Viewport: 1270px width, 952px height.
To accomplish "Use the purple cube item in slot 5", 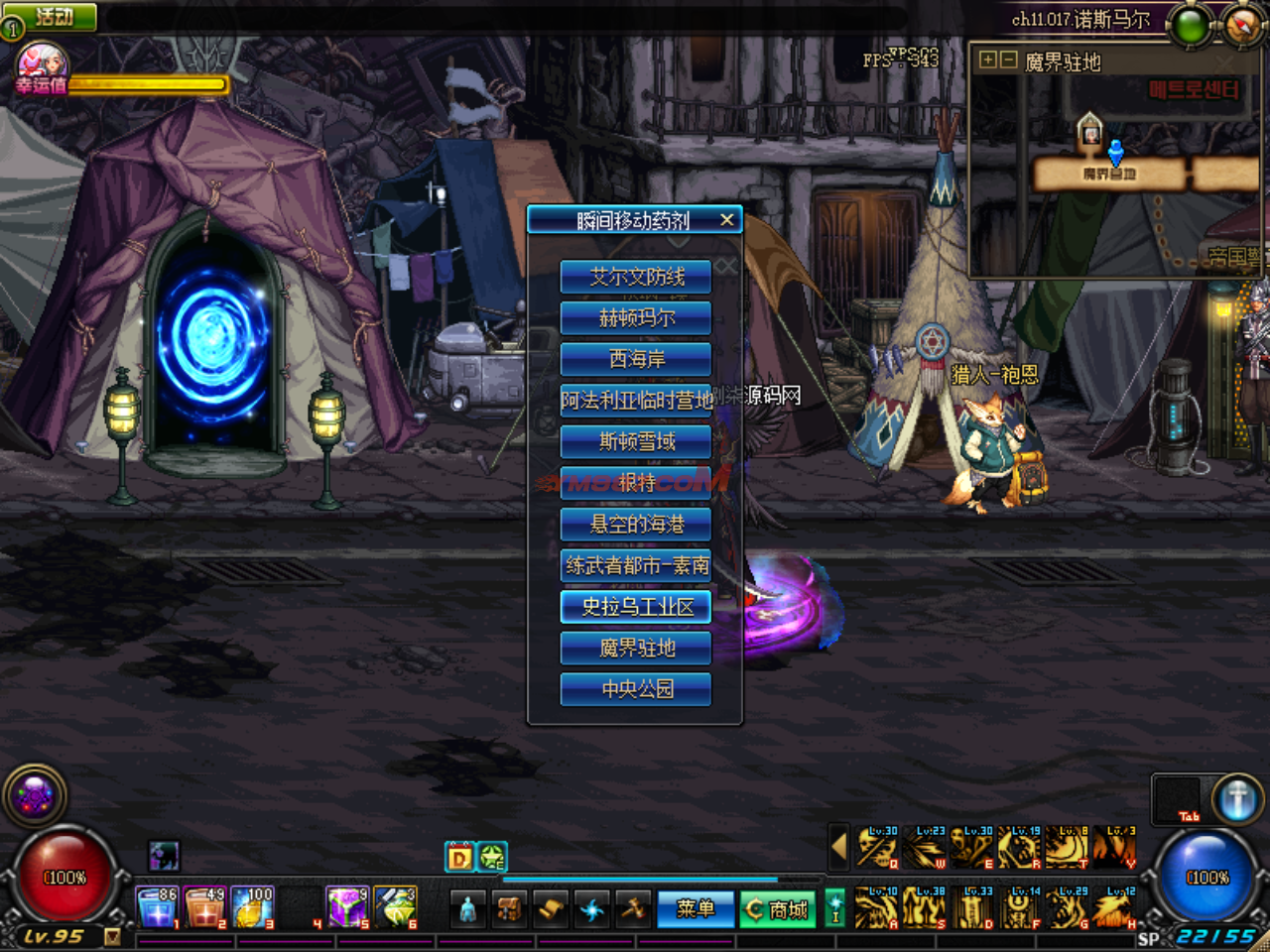I will click(x=346, y=907).
